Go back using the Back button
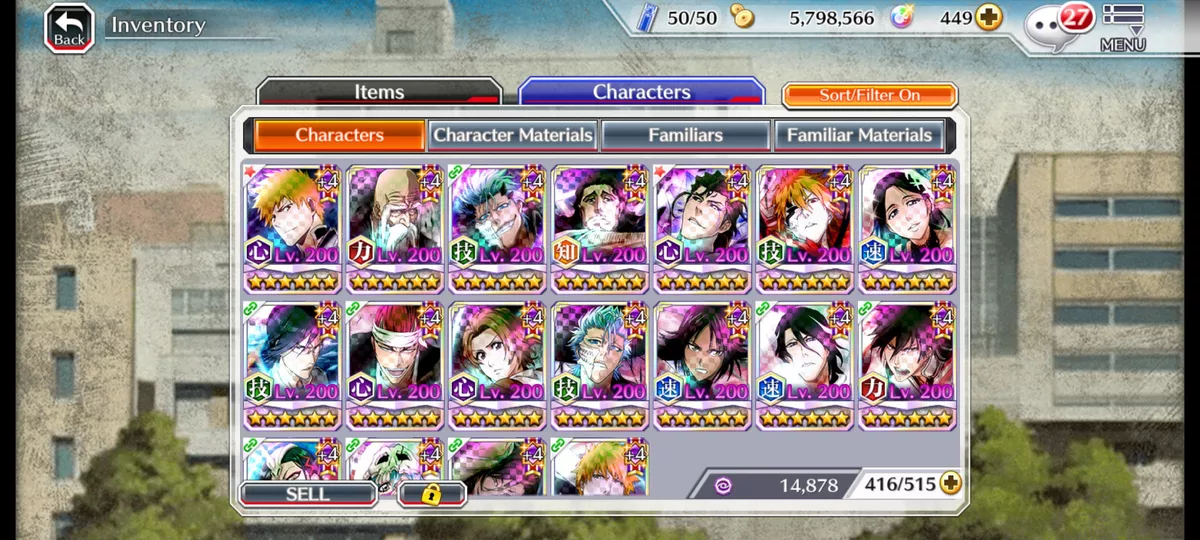The height and width of the screenshot is (540, 1200). (69, 28)
